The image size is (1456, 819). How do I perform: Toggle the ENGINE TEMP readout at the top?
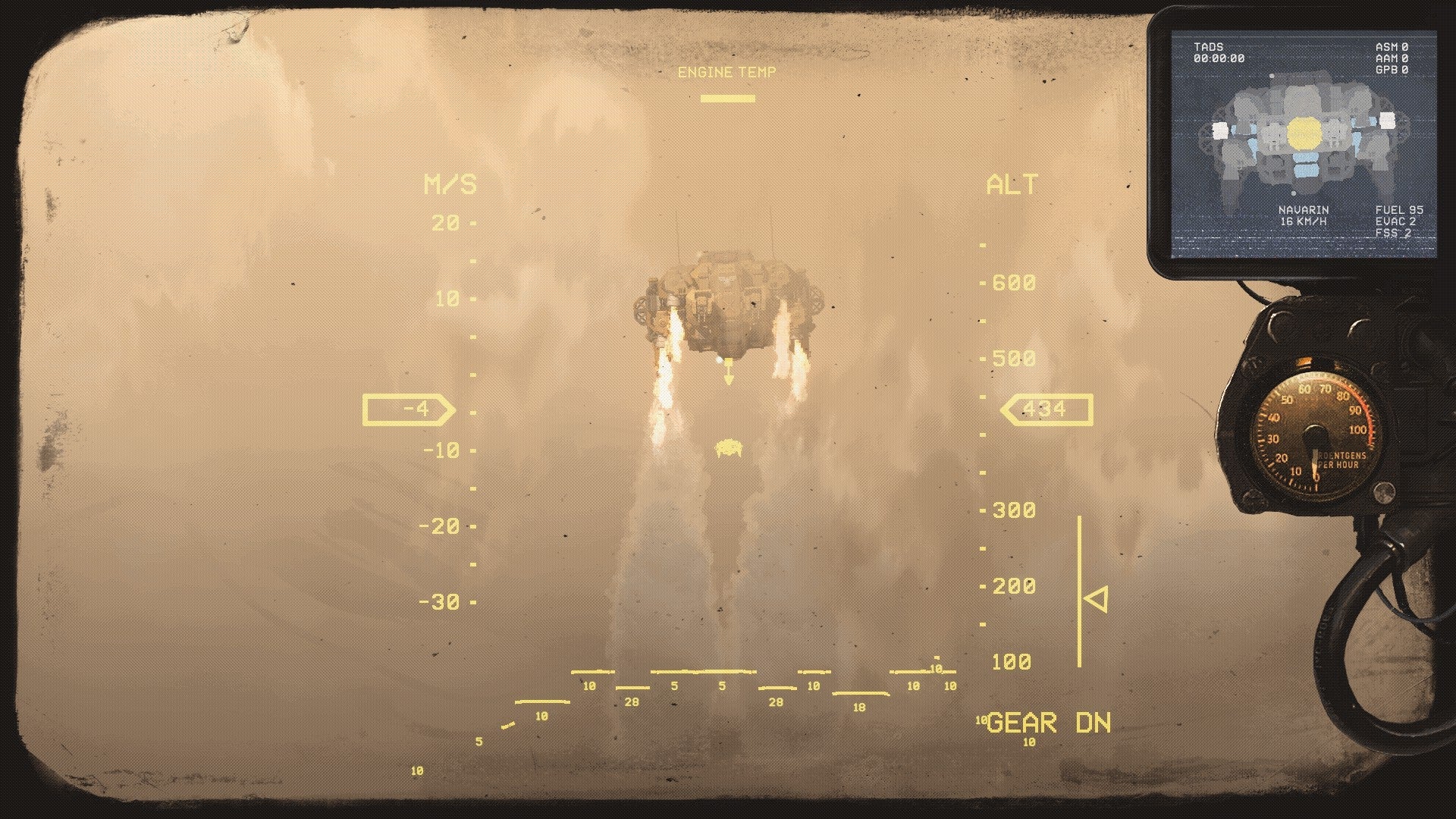pyautogui.click(x=728, y=73)
